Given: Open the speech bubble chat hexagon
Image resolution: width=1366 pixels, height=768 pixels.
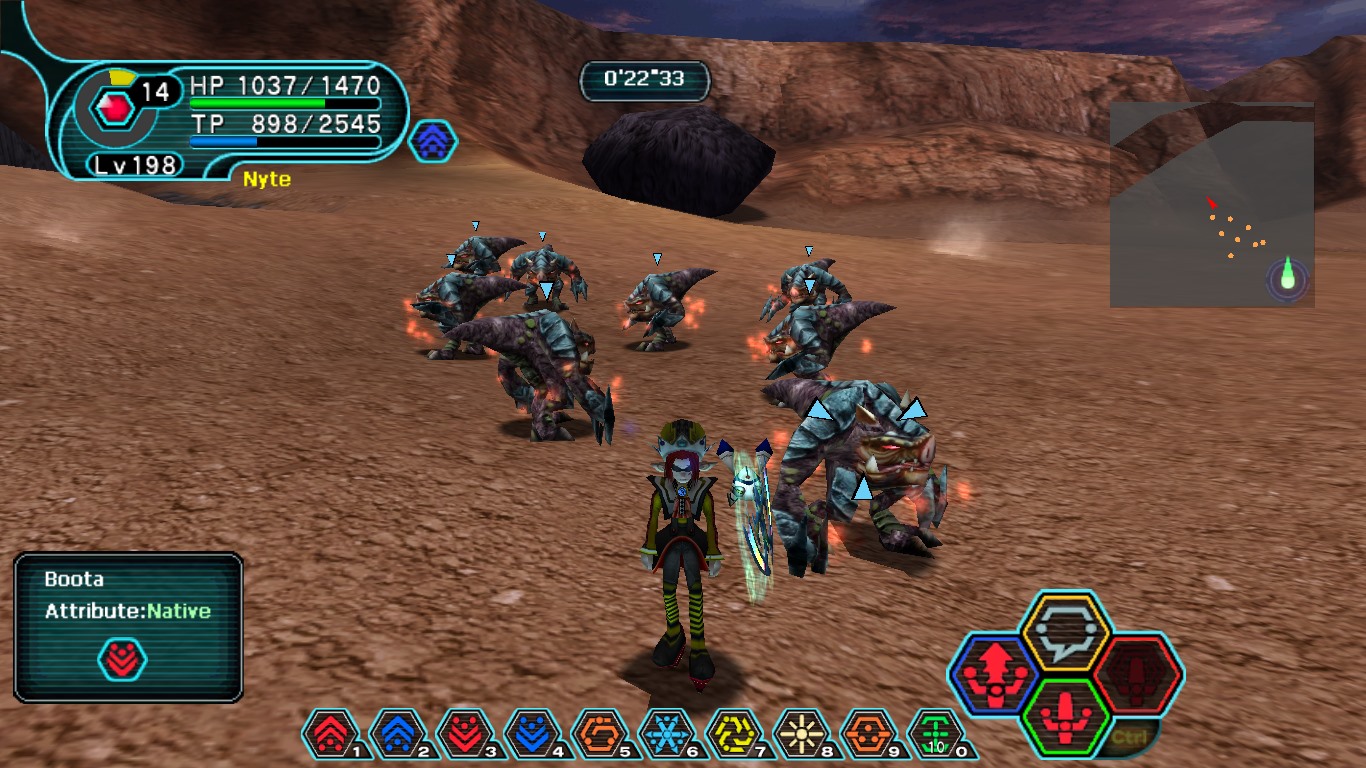Looking at the screenshot, I should point(1065,632).
